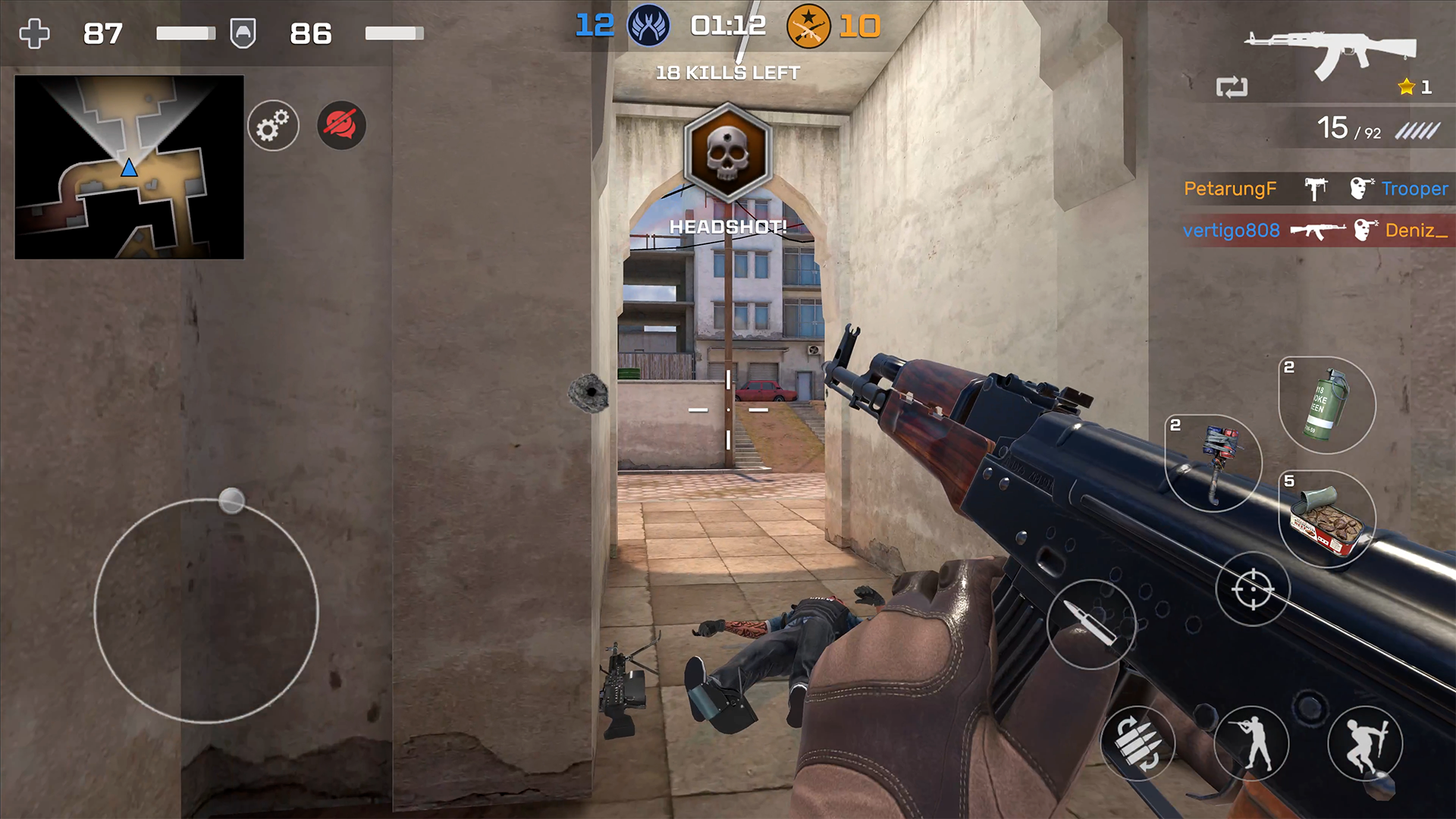
Task: Open the scoreboard via the match timer
Action: click(726, 25)
